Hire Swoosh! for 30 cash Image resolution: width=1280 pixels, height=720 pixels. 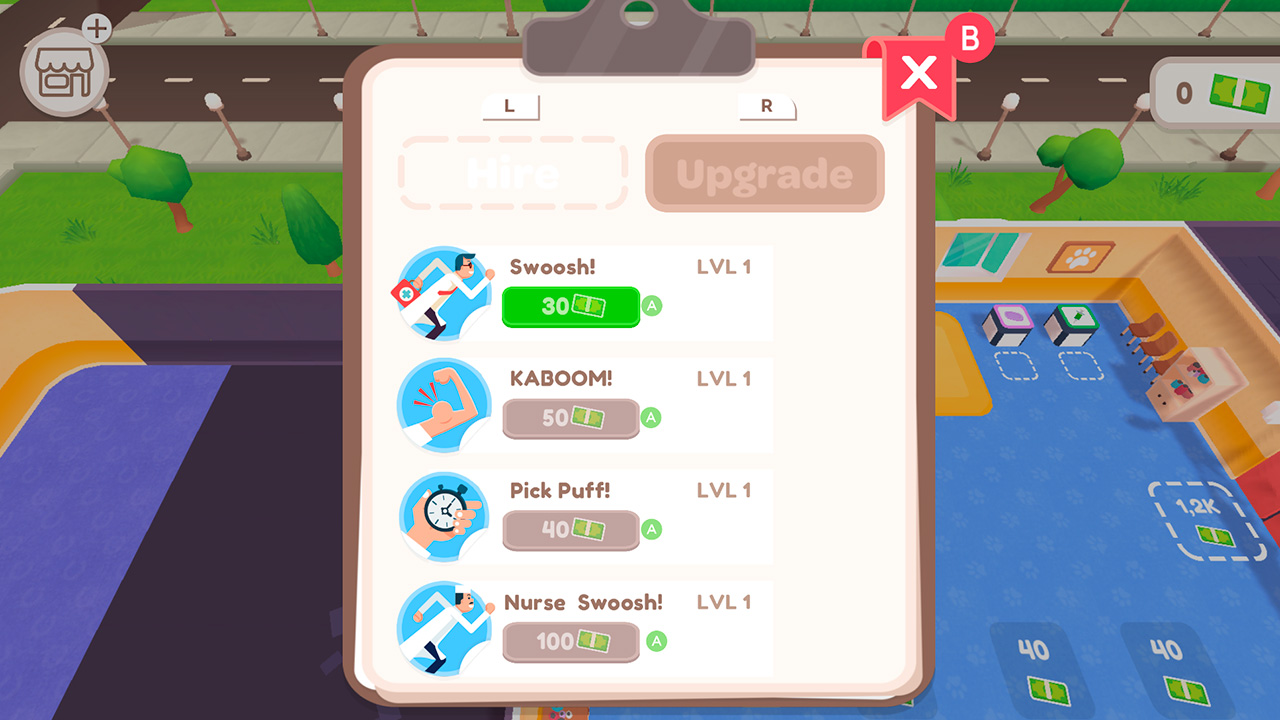point(570,307)
